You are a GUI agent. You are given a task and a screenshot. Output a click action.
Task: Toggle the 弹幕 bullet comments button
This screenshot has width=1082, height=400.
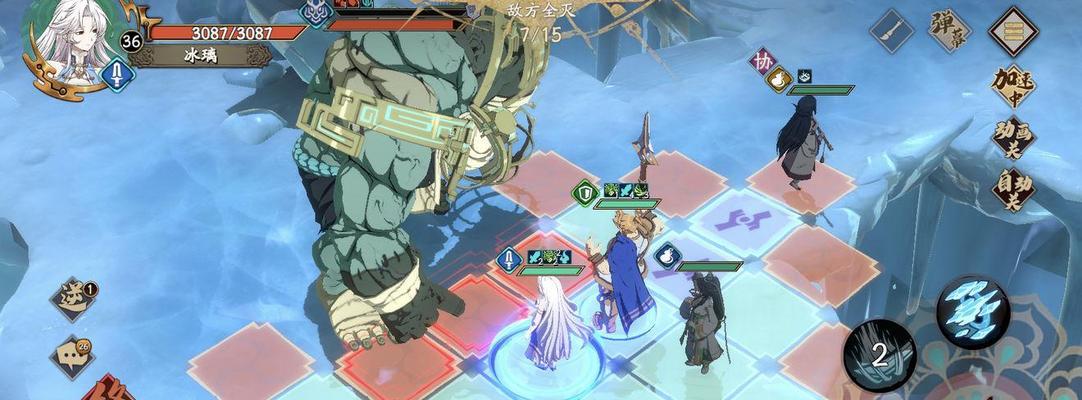950,30
